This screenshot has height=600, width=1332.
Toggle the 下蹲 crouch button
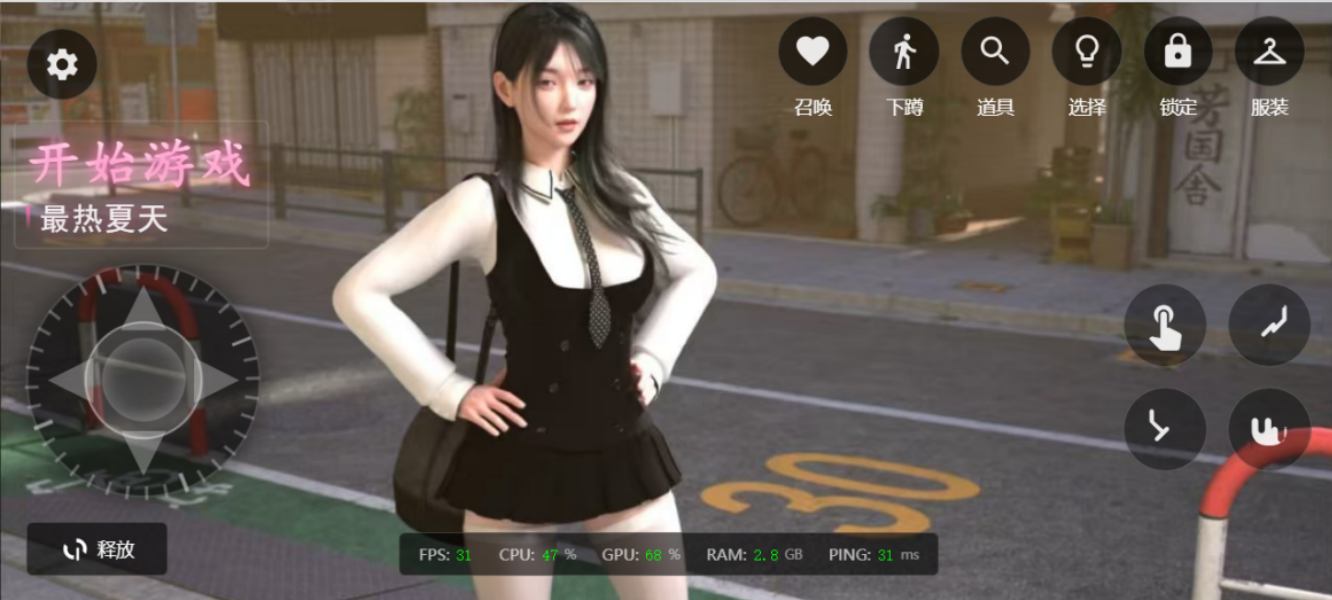pos(904,51)
